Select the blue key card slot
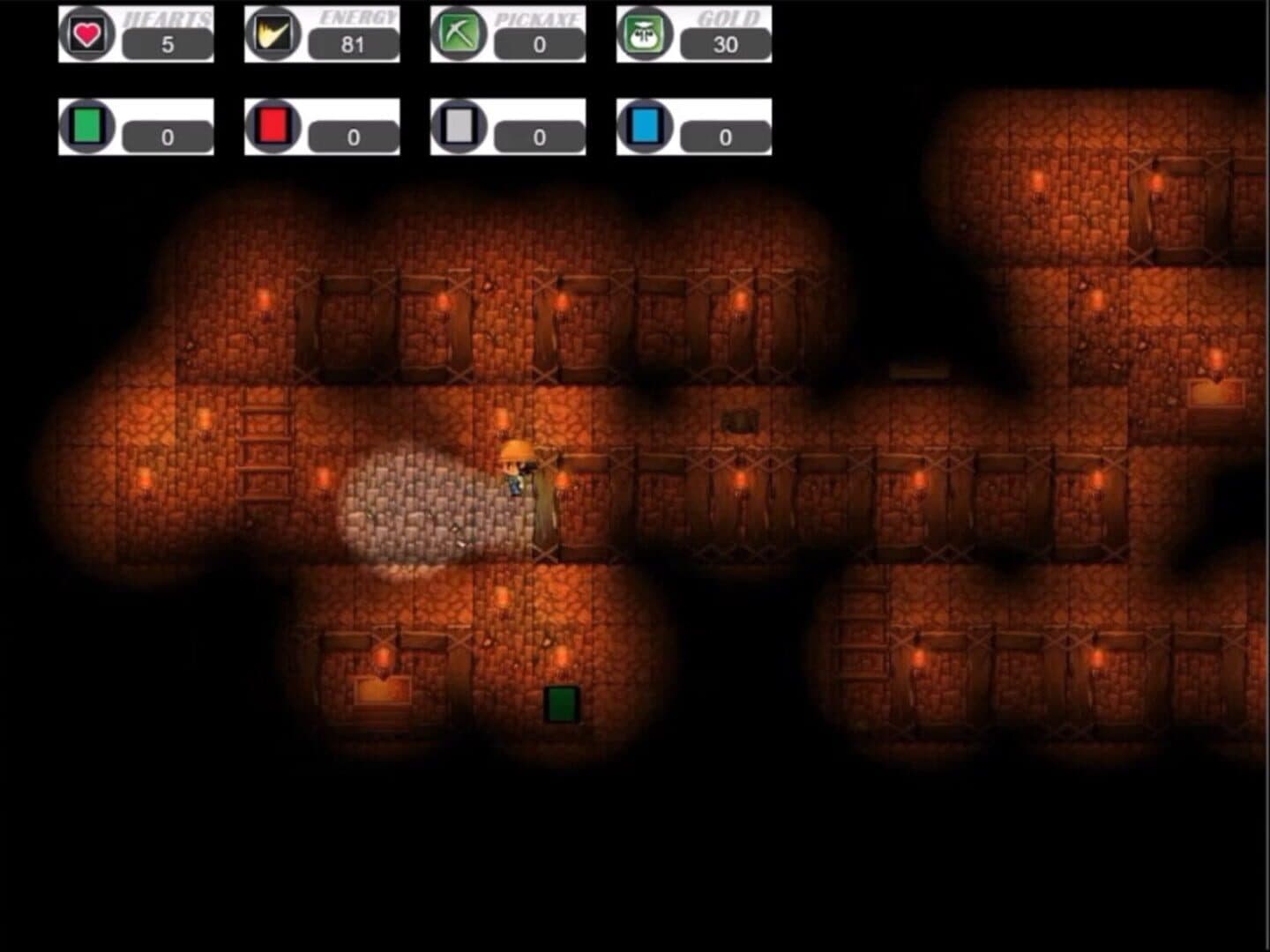This screenshot has height=952, width=1270. (x=645, y=127)
